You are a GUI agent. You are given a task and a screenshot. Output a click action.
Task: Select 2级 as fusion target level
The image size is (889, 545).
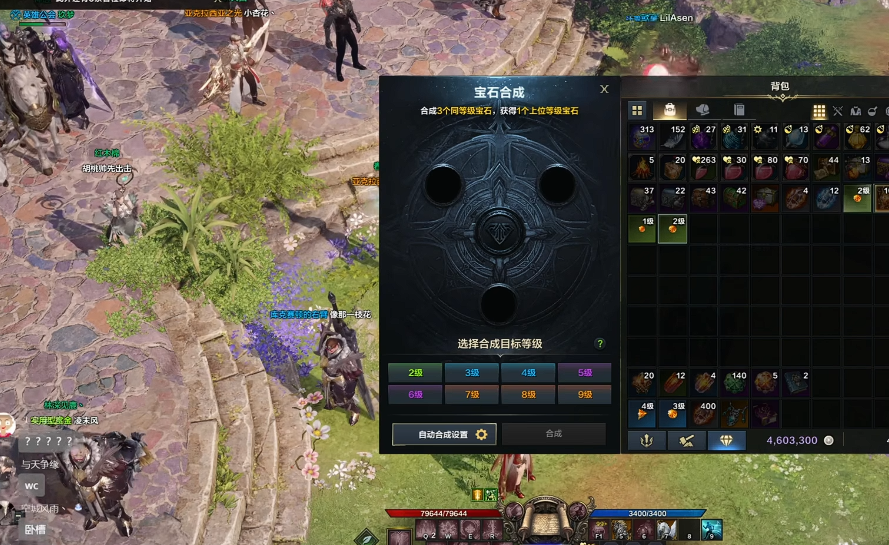point(414,372)
